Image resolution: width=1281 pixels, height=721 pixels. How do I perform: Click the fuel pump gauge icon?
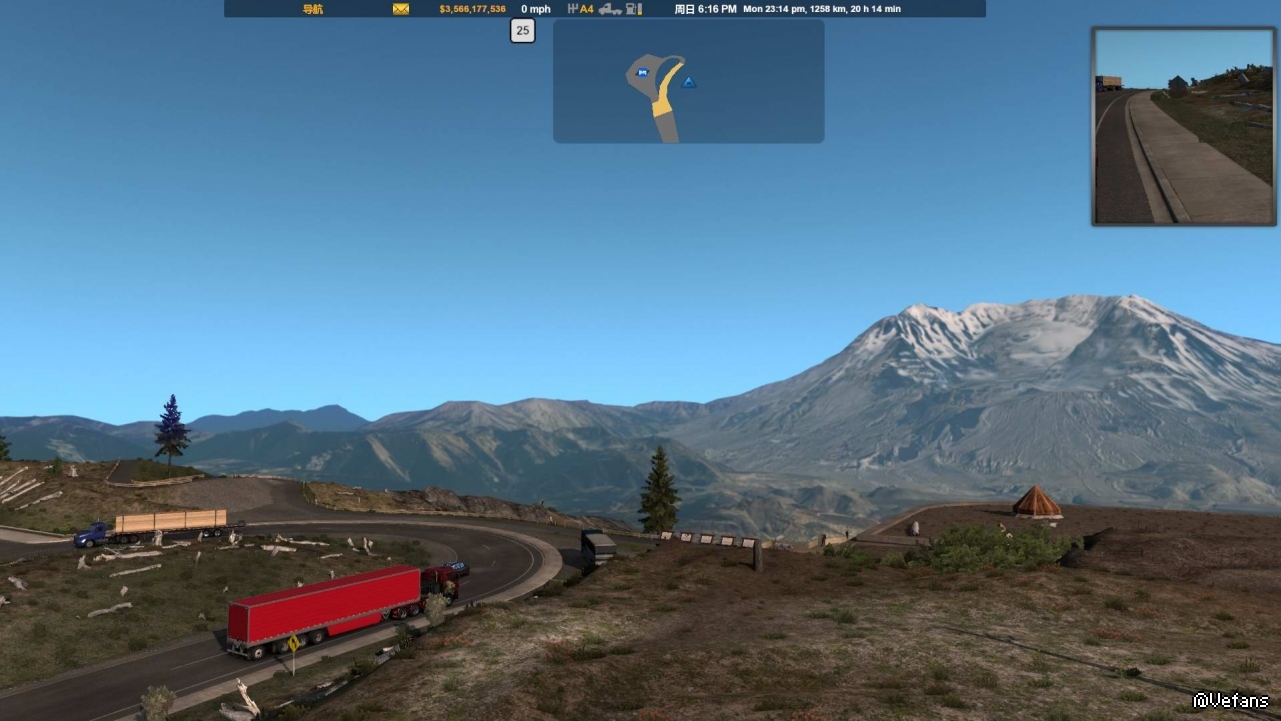coord(633,9)
